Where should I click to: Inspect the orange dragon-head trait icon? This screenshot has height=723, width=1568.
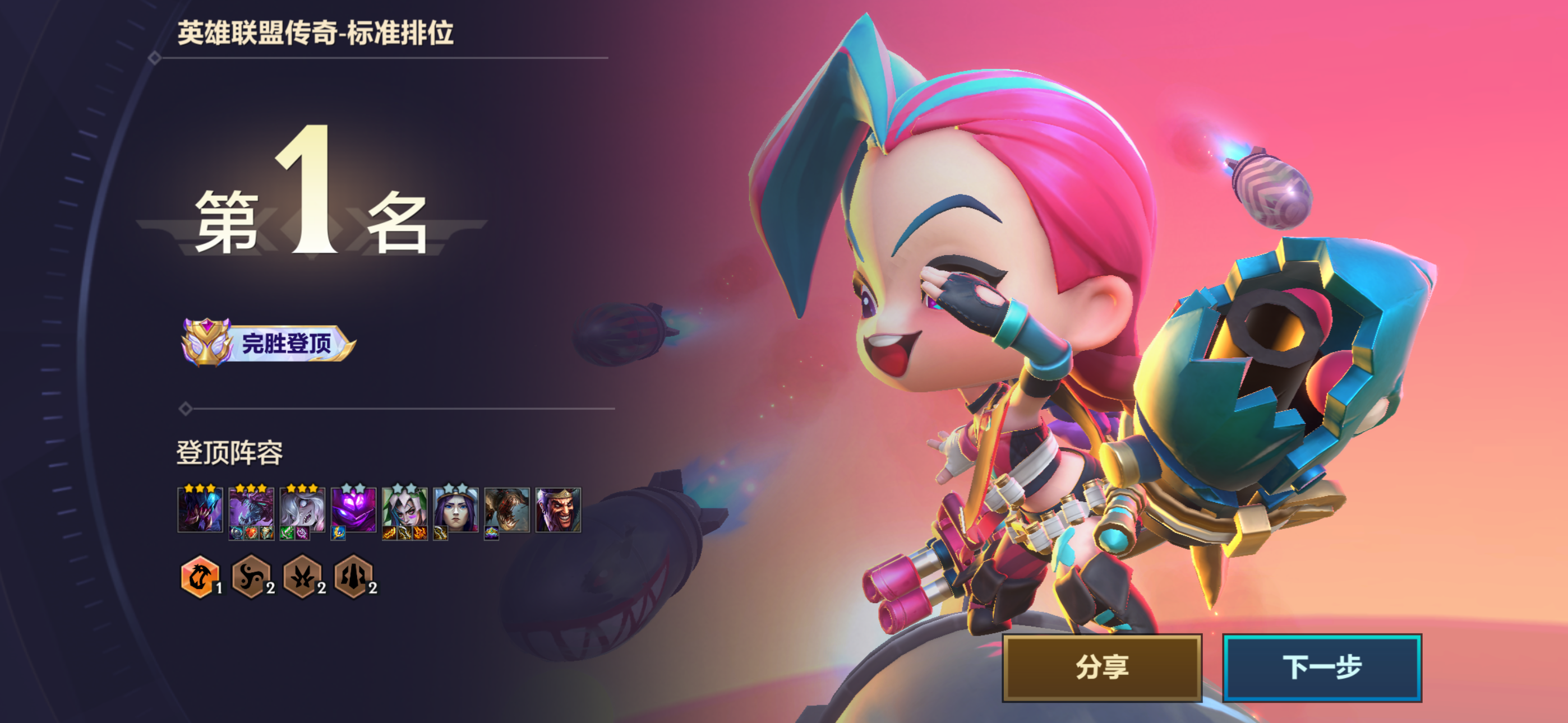[199, 576]
